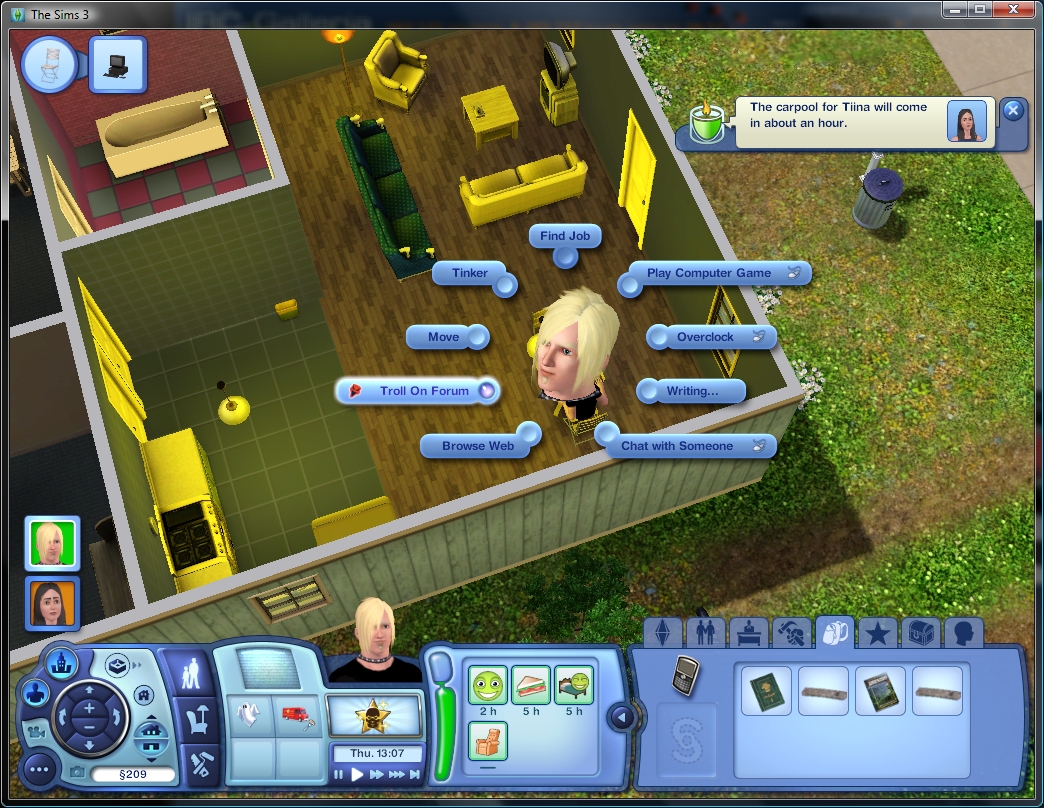The height and width of the screenshot is (808, 1044).
Task: Select Browse Web interaction
Action: coord(478,446)
